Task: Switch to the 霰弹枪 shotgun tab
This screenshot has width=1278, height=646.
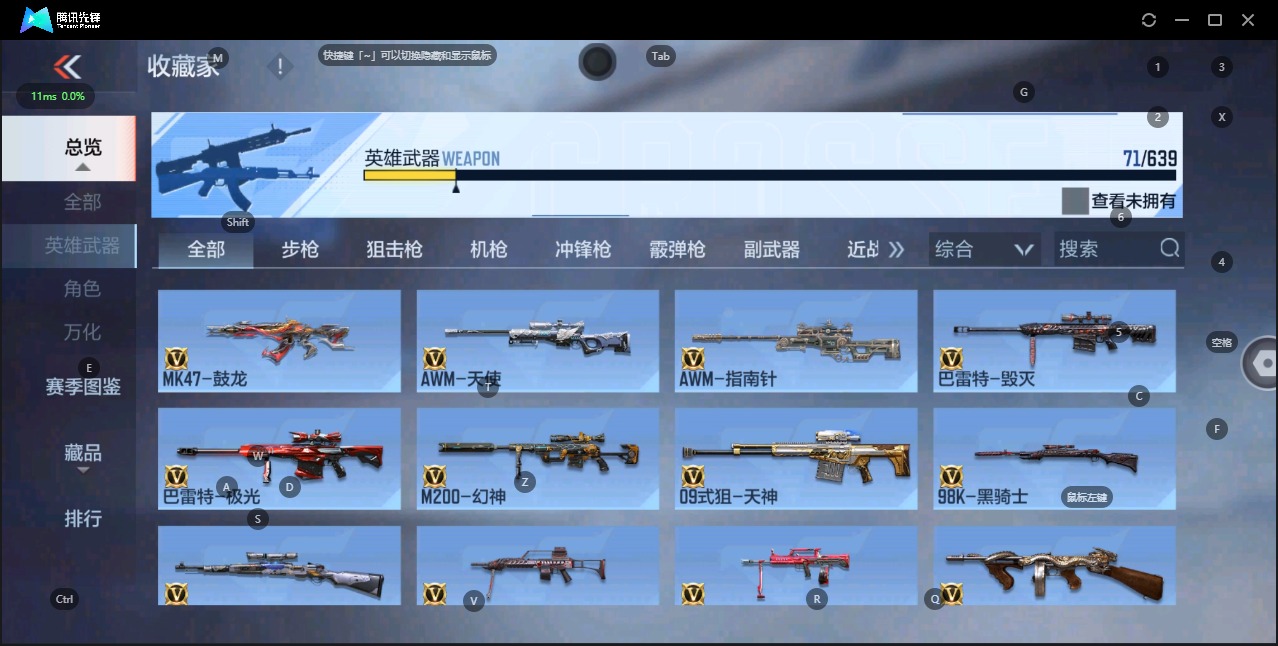Action: click(677, 249)
